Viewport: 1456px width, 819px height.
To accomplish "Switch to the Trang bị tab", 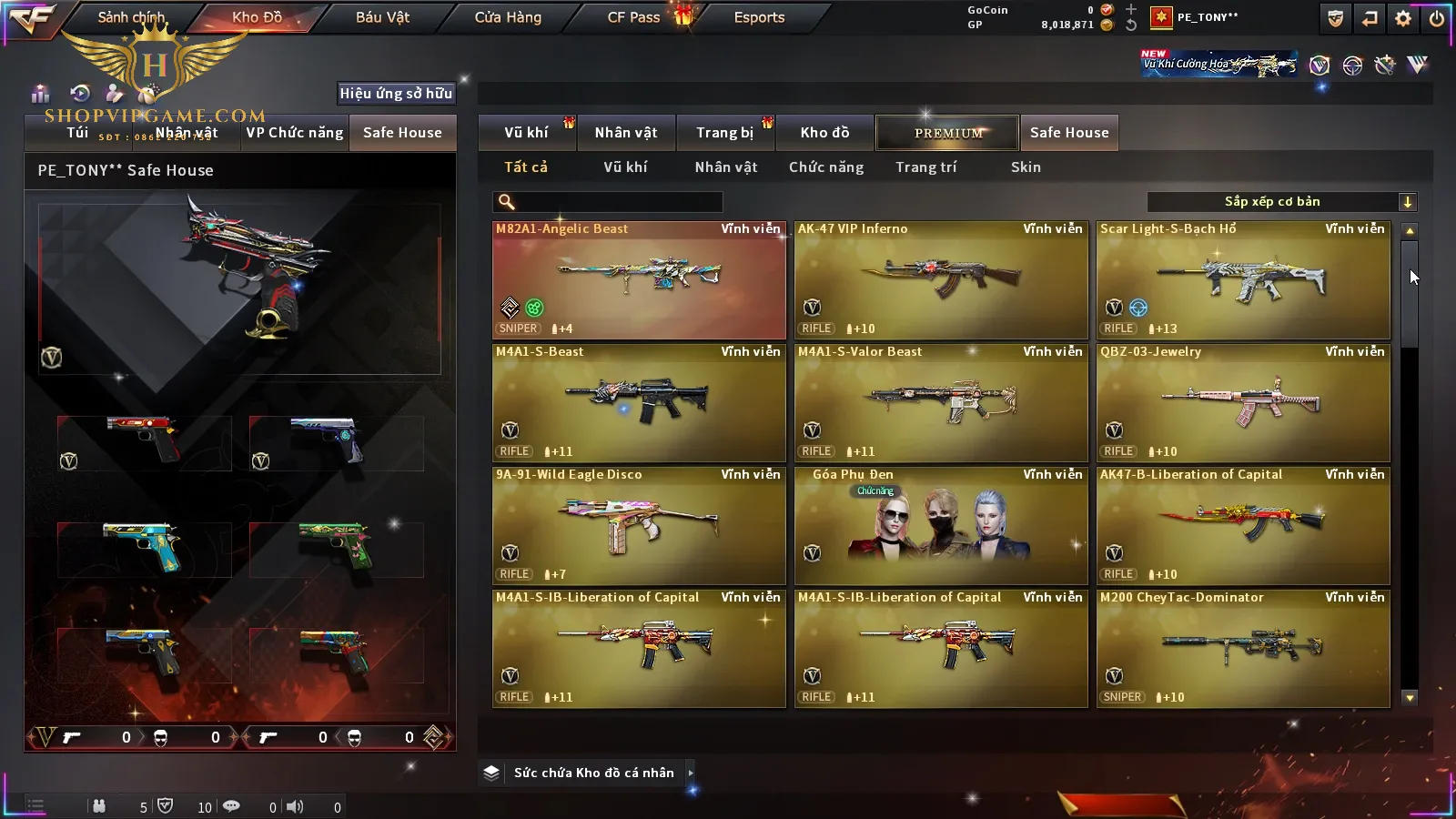I will (724, 133).
